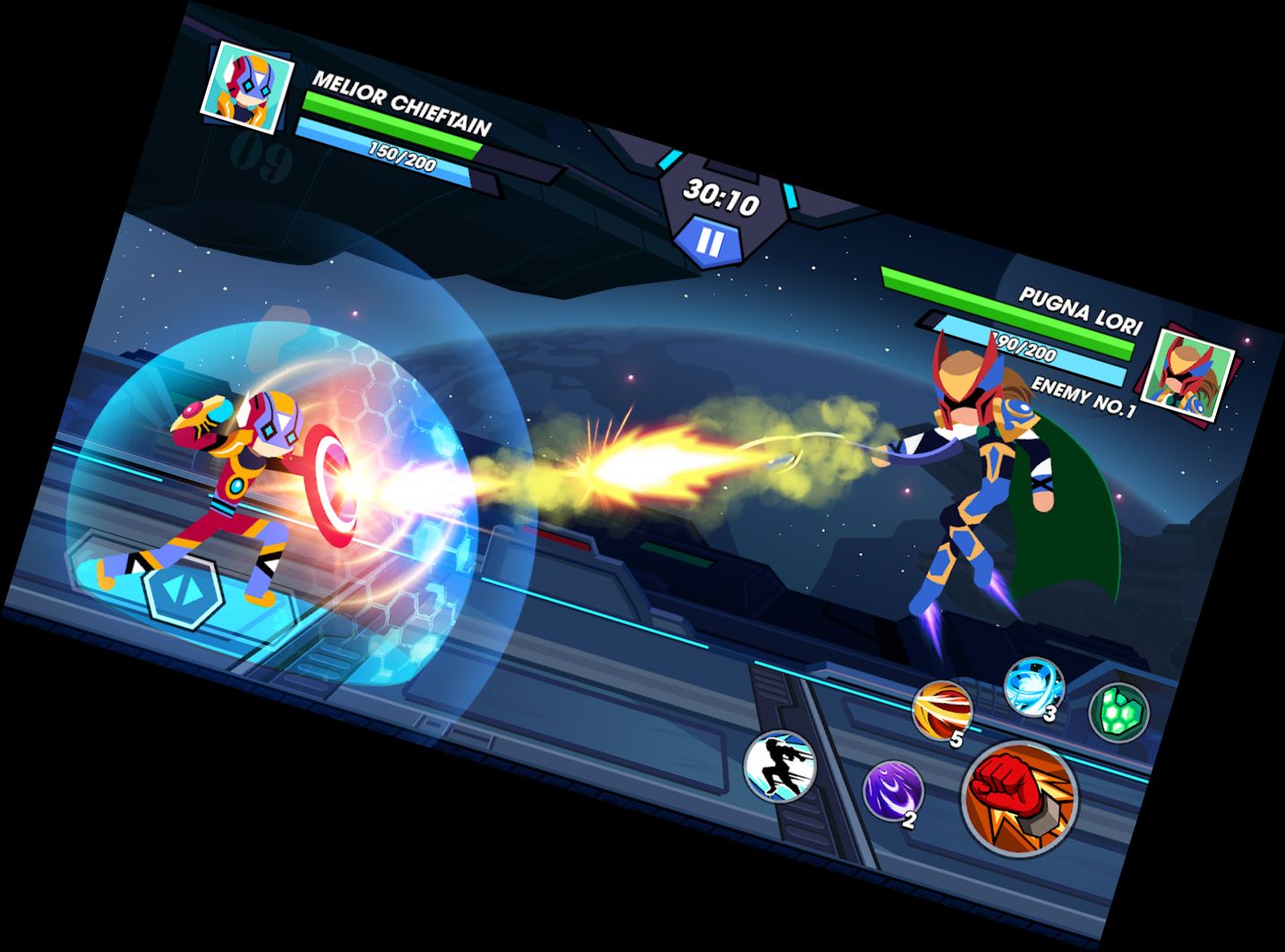This screenshot has height=952, width=1285.
Task: Activate the green hexagon shield skill
Action: (x=1118, y=712)
